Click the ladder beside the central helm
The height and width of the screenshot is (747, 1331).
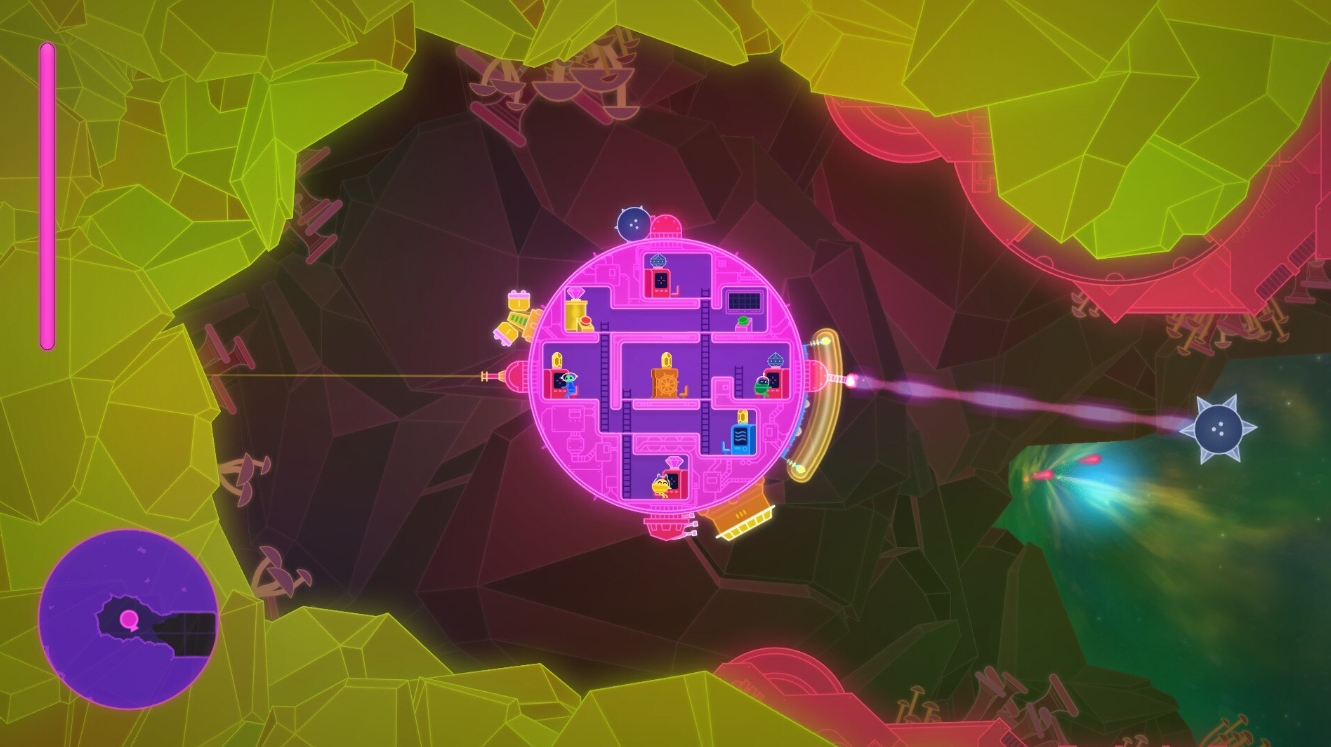[704, 389]
